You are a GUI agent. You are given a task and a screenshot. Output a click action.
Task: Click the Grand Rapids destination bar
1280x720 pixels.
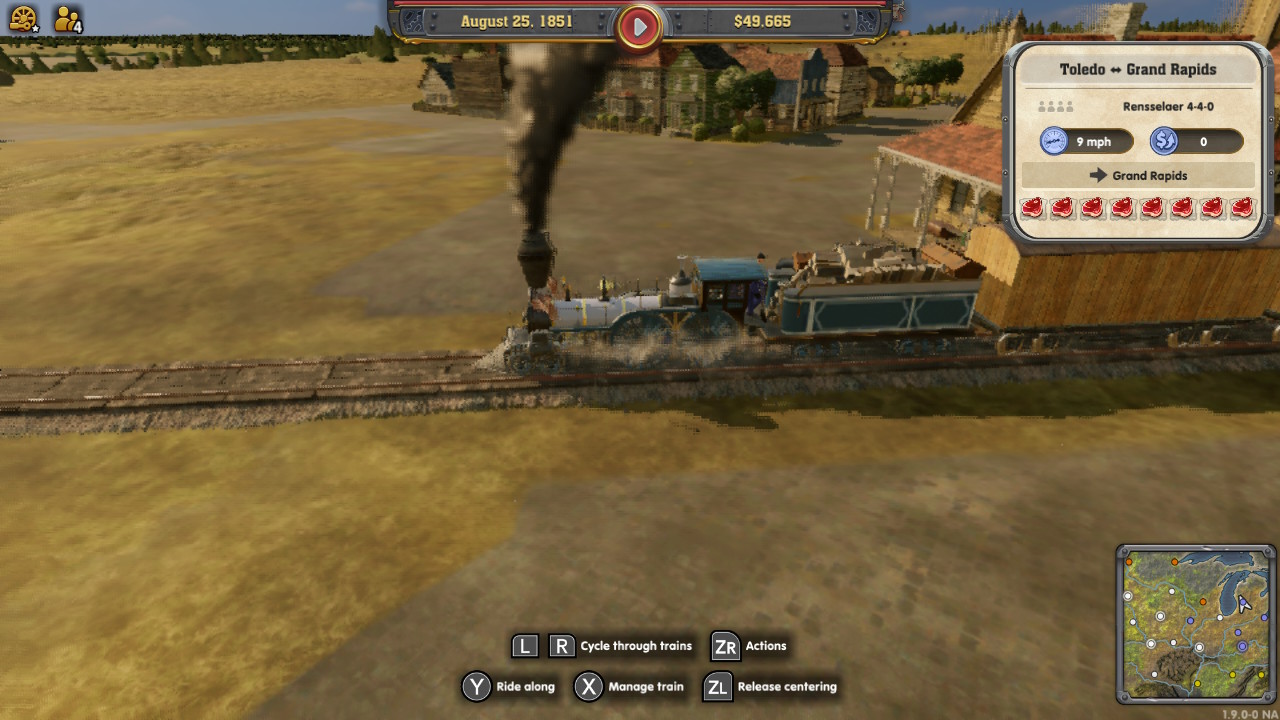(x=1139, y=175)
